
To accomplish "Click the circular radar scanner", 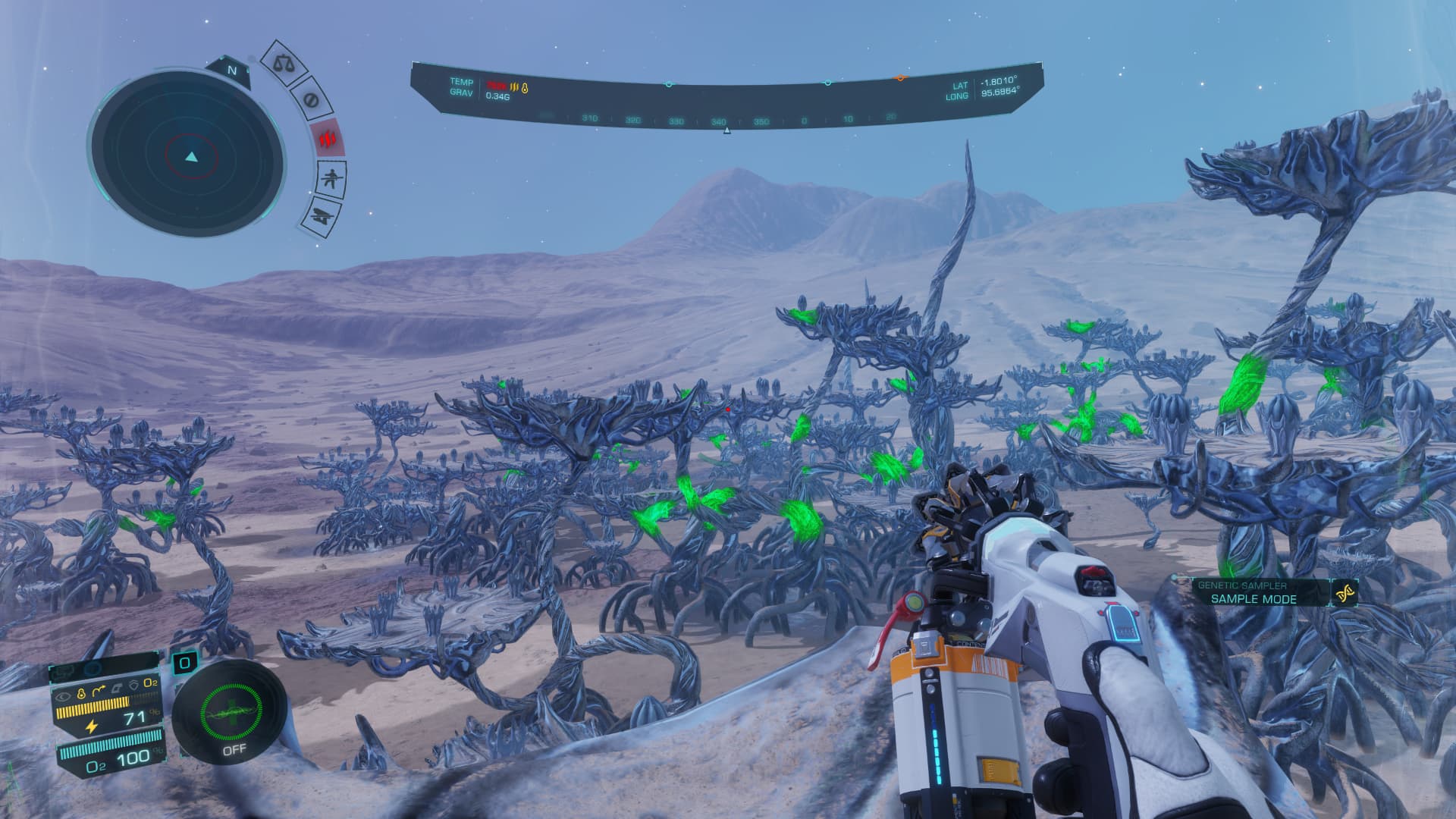I will coord(190,157).
